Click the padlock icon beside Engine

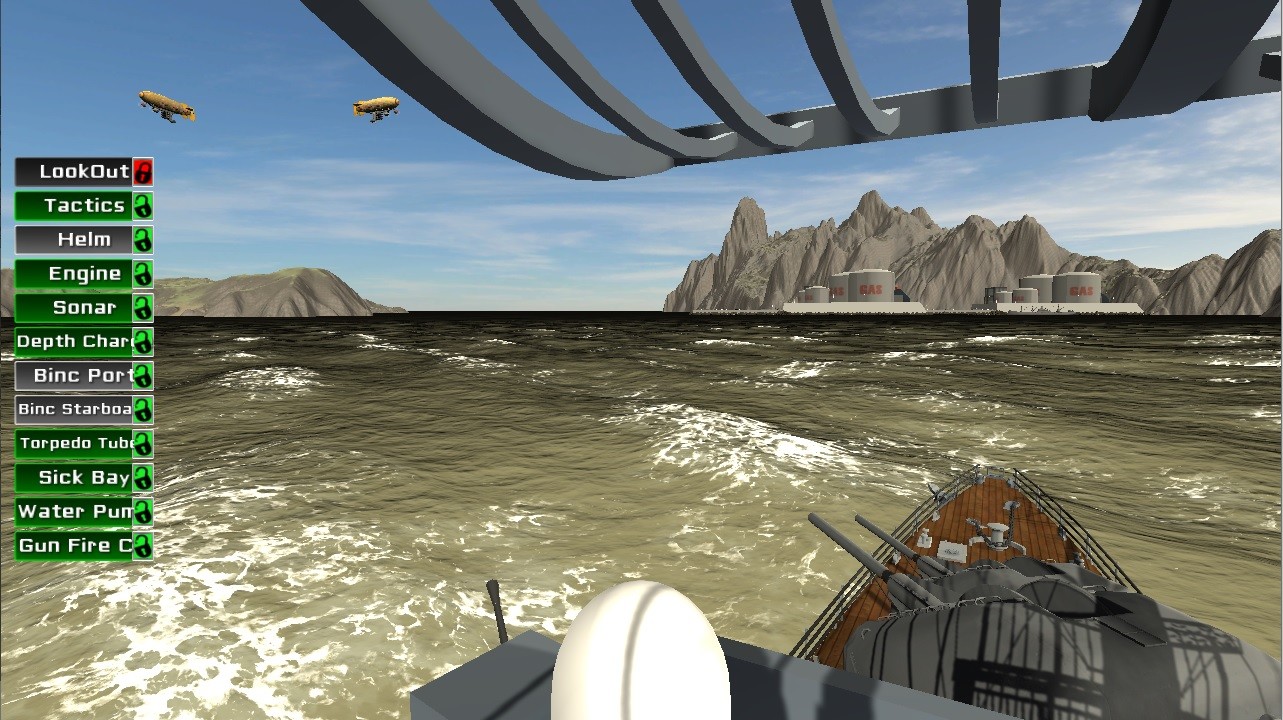click(143, 273)
